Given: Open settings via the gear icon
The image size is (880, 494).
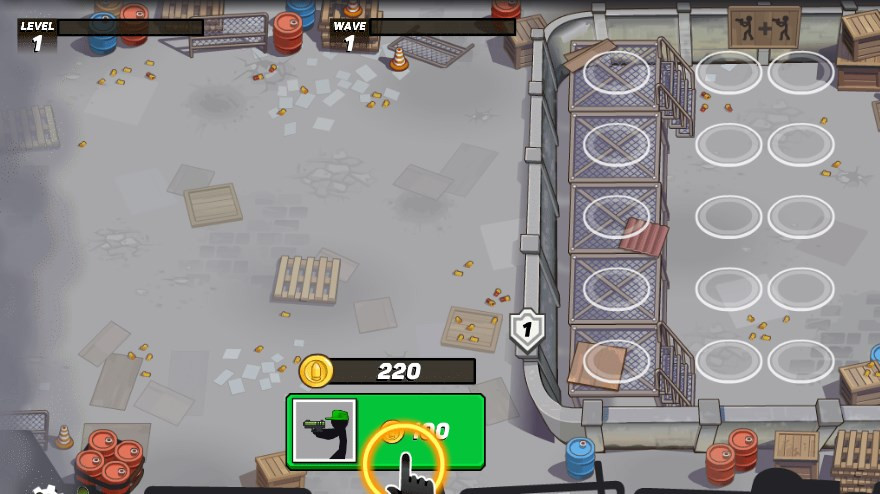Looking at the screenshot, I should (x=45, y=489).
